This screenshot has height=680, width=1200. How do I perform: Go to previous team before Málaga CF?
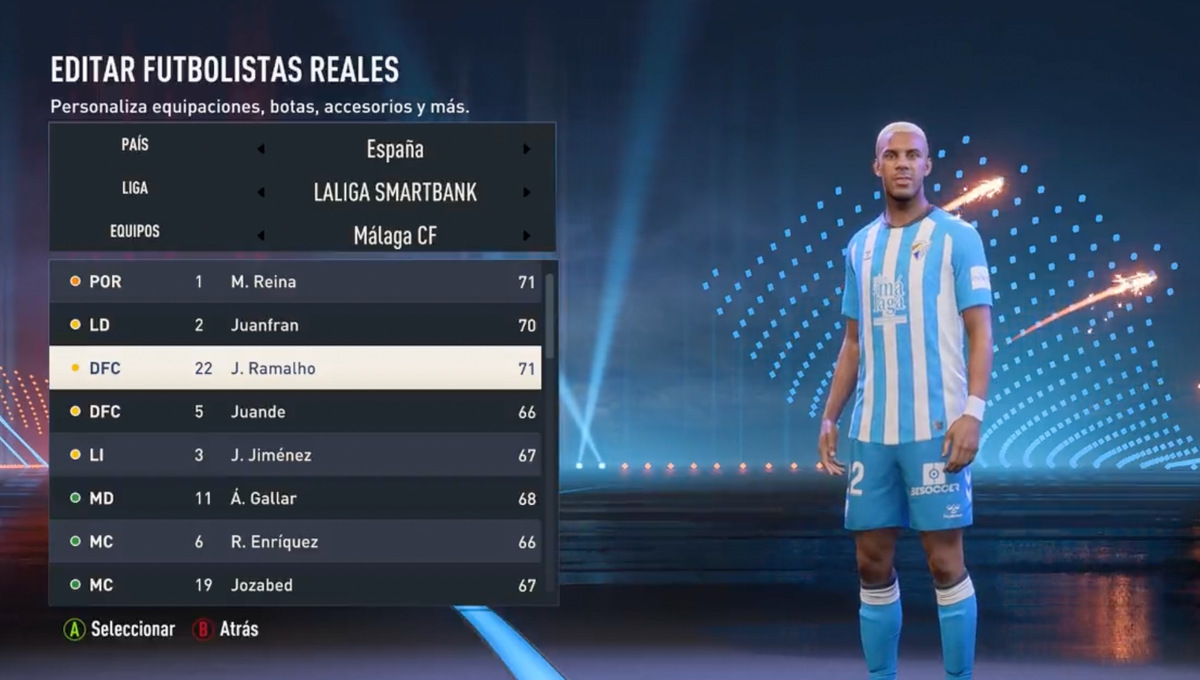click(x=261, y=236)
